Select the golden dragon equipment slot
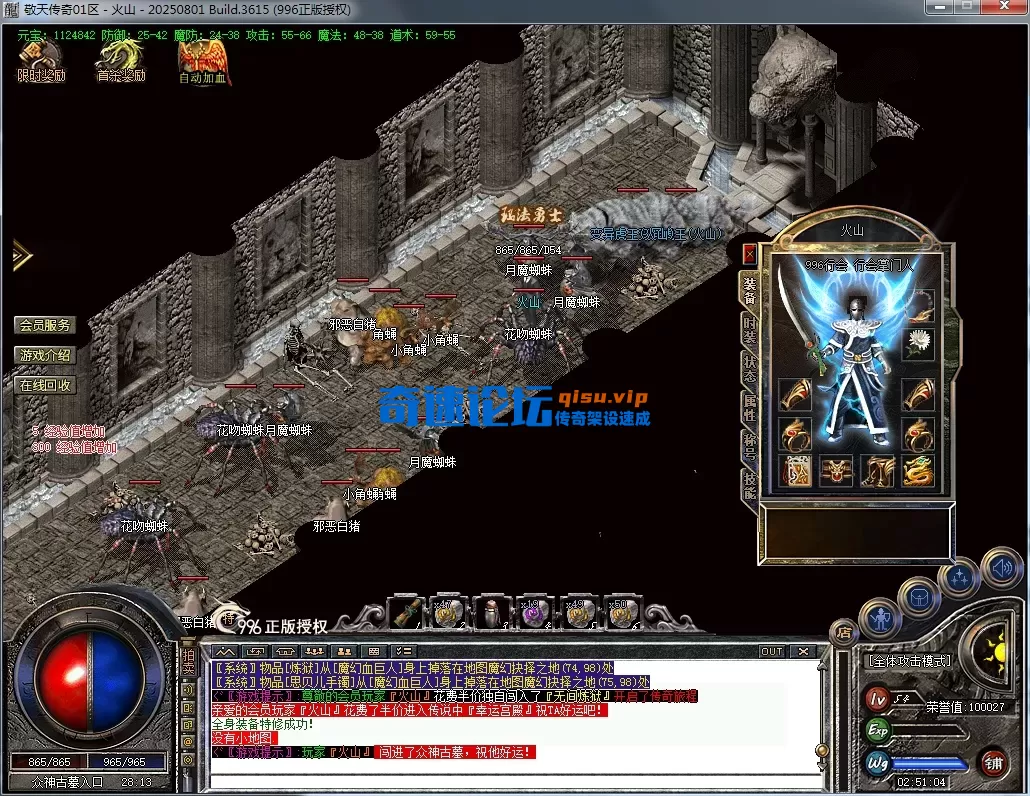Image resolution: width=1030 pixels, height=796 pixels. (x=917, y=470)
